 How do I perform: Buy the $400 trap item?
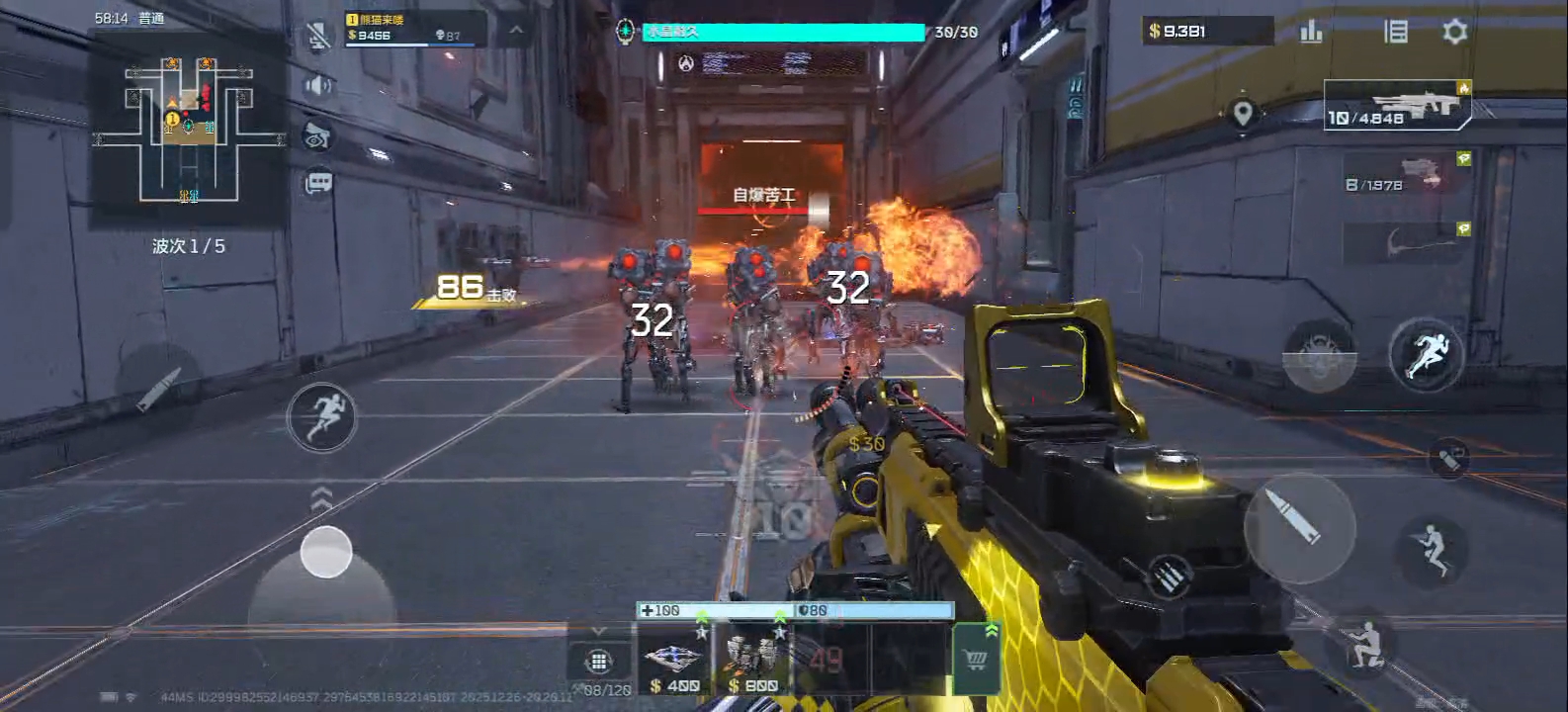pyautogui.click(x=675, y=660)
